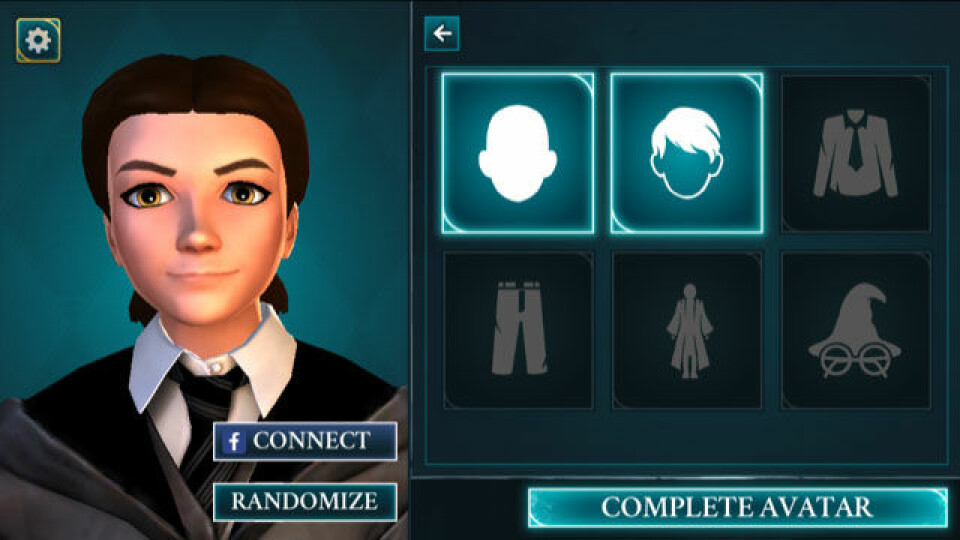Choose the hat and glasses category

tap(855, 330)
